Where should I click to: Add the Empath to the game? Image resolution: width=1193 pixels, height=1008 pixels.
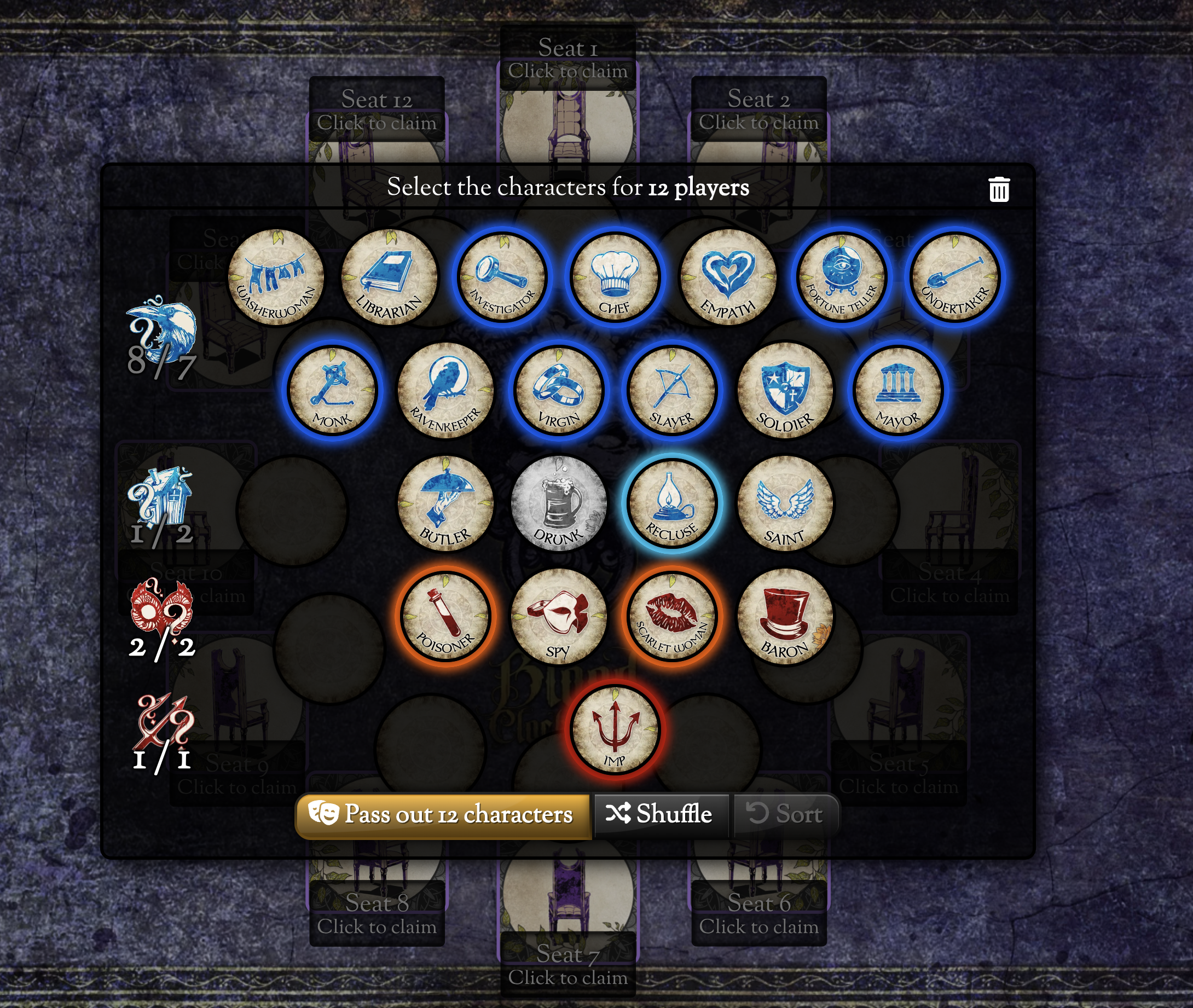pos(728,277)
